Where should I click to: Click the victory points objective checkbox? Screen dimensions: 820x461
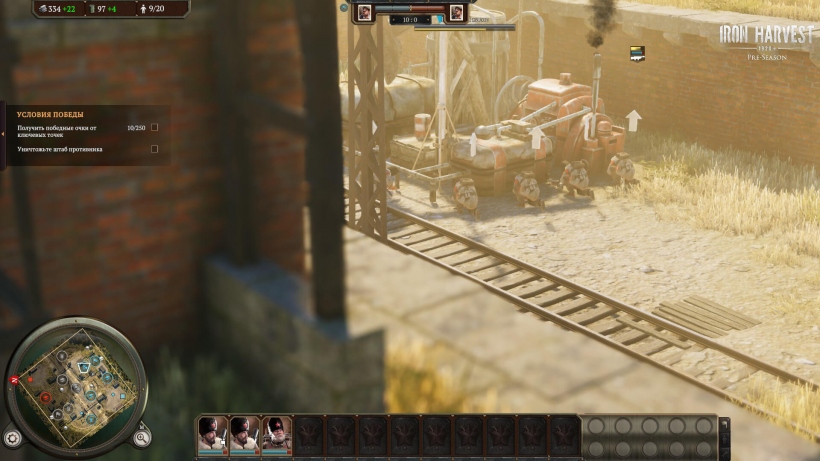tap(155, 128)
